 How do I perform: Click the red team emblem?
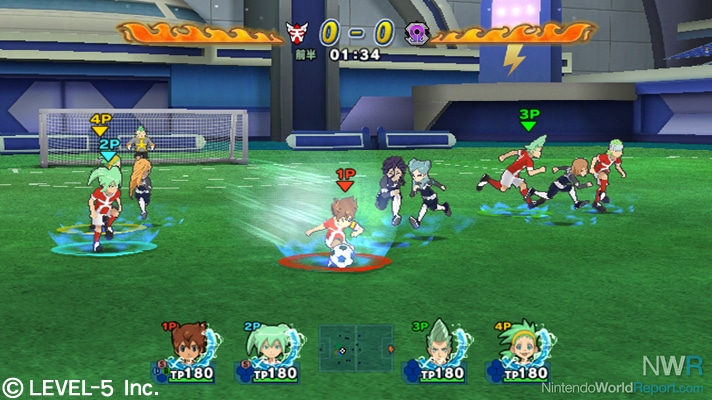click(x=295, y=33)
